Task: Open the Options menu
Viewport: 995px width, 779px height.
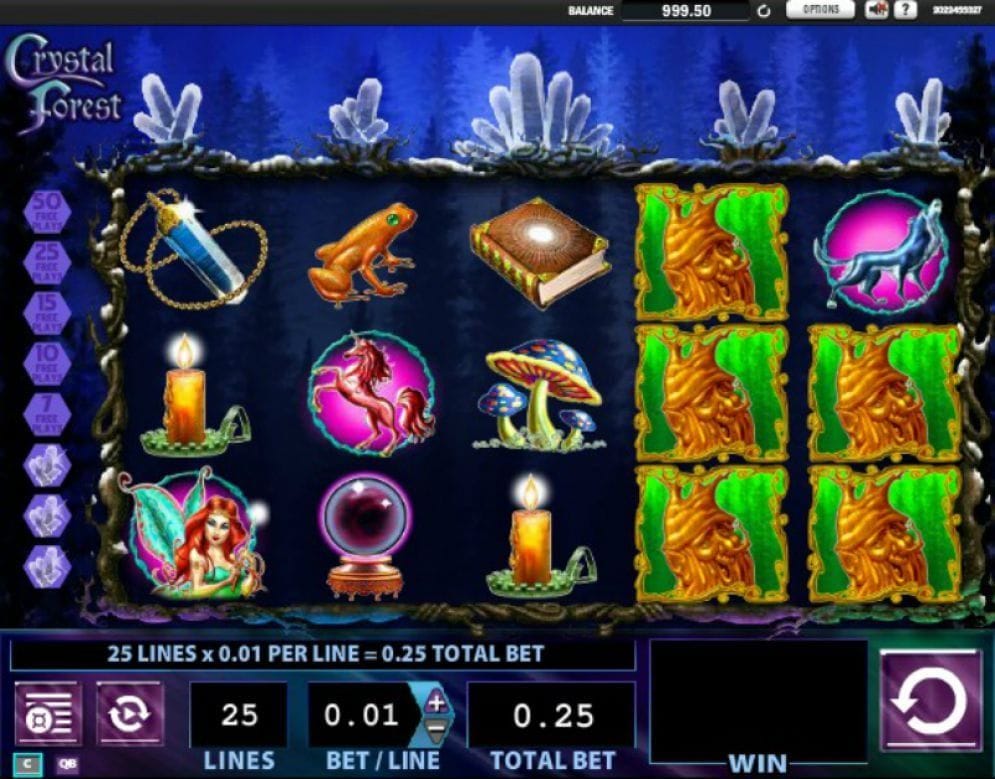Action: click(x=820, y=10)
